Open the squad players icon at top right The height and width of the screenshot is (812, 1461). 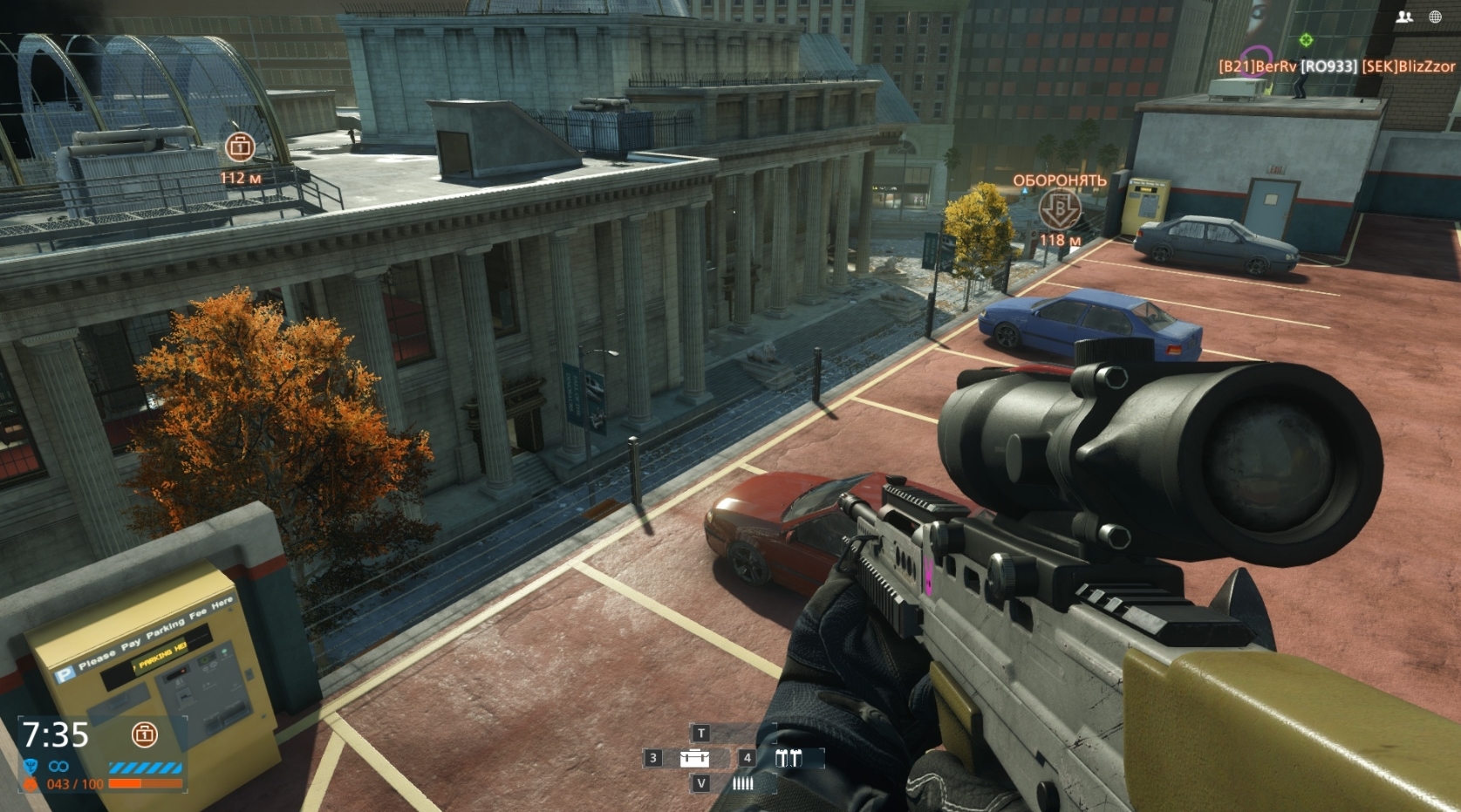coord(1405,16)
